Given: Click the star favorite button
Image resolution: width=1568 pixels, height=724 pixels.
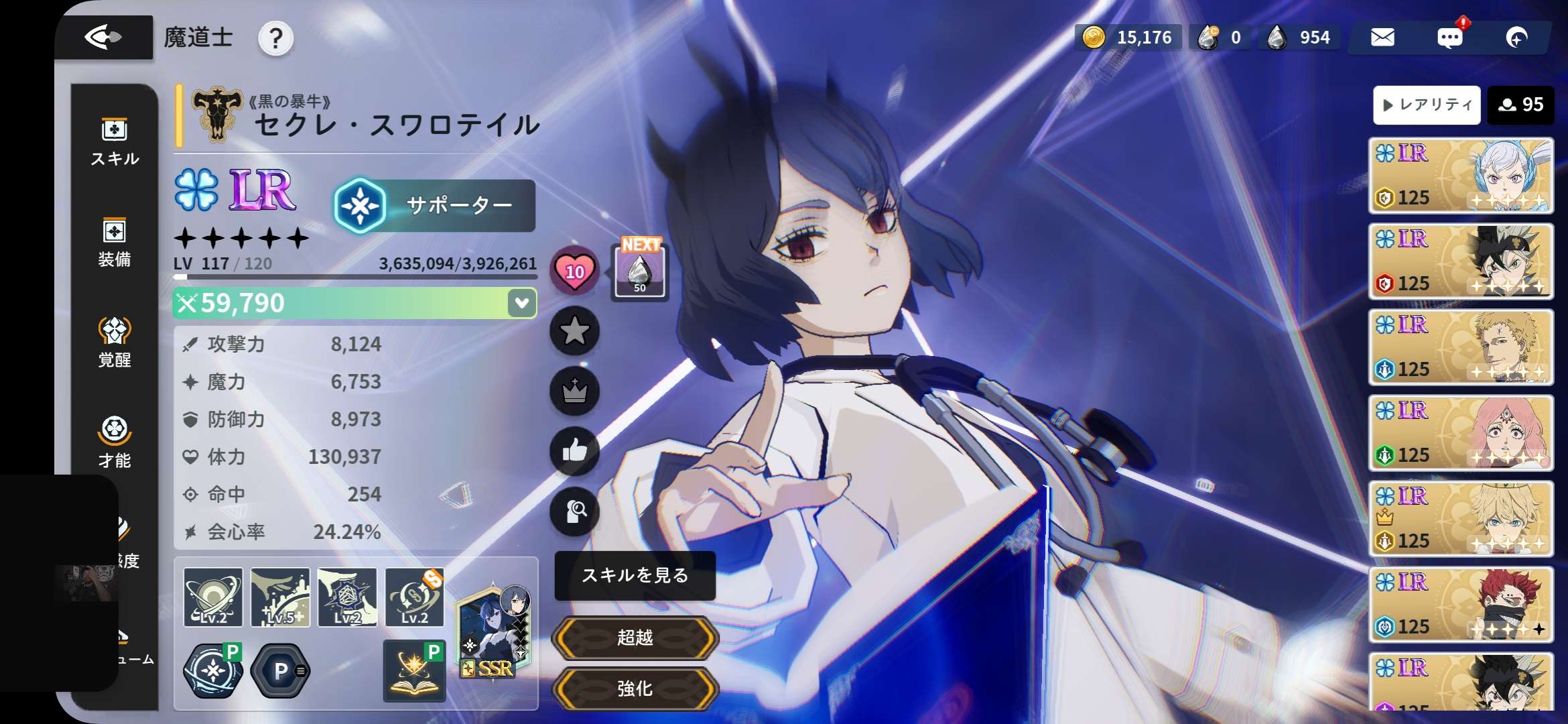Looking at the screenshot, I should [x=574, y=330].
